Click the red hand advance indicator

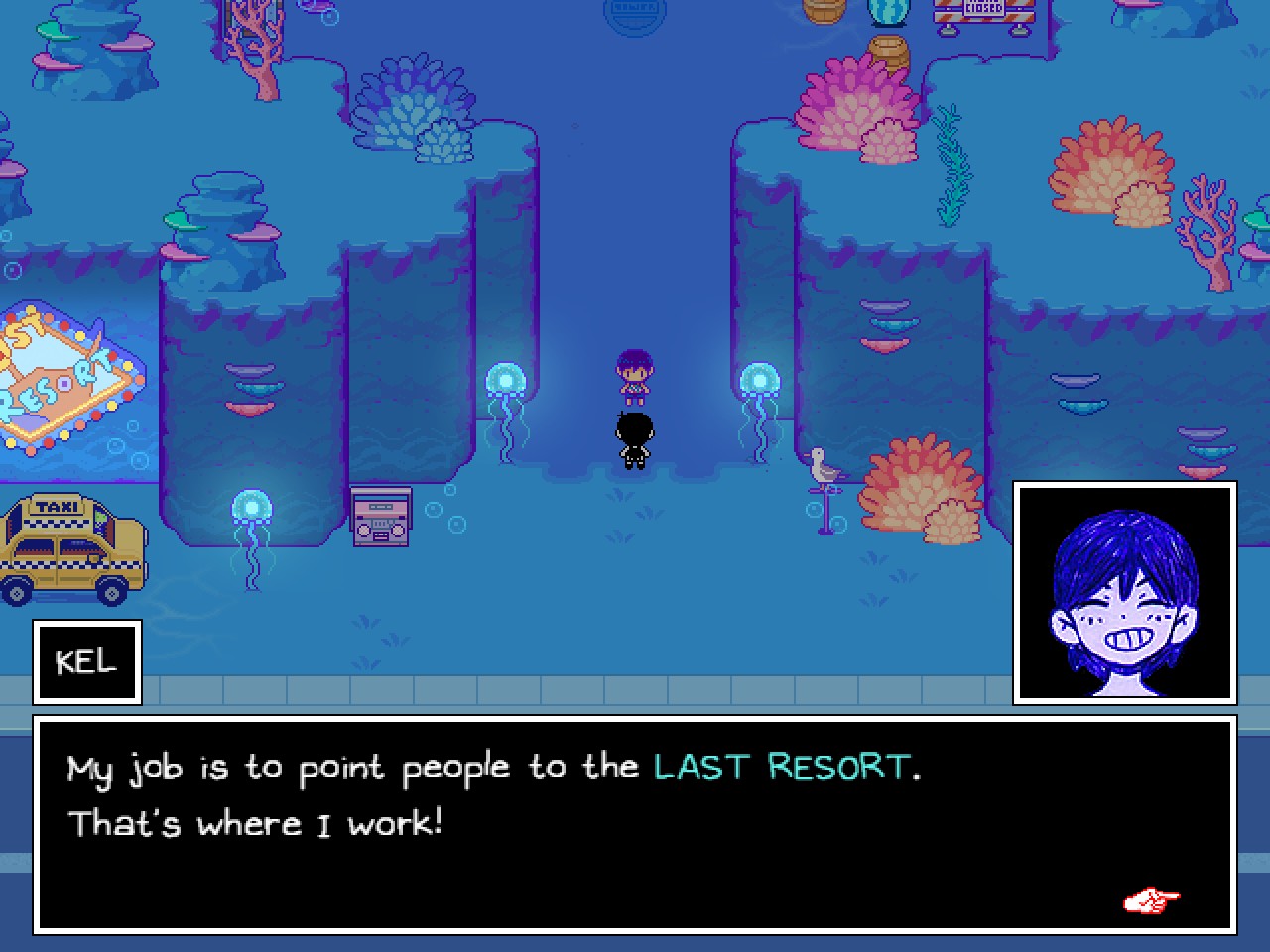(1151, 900)
